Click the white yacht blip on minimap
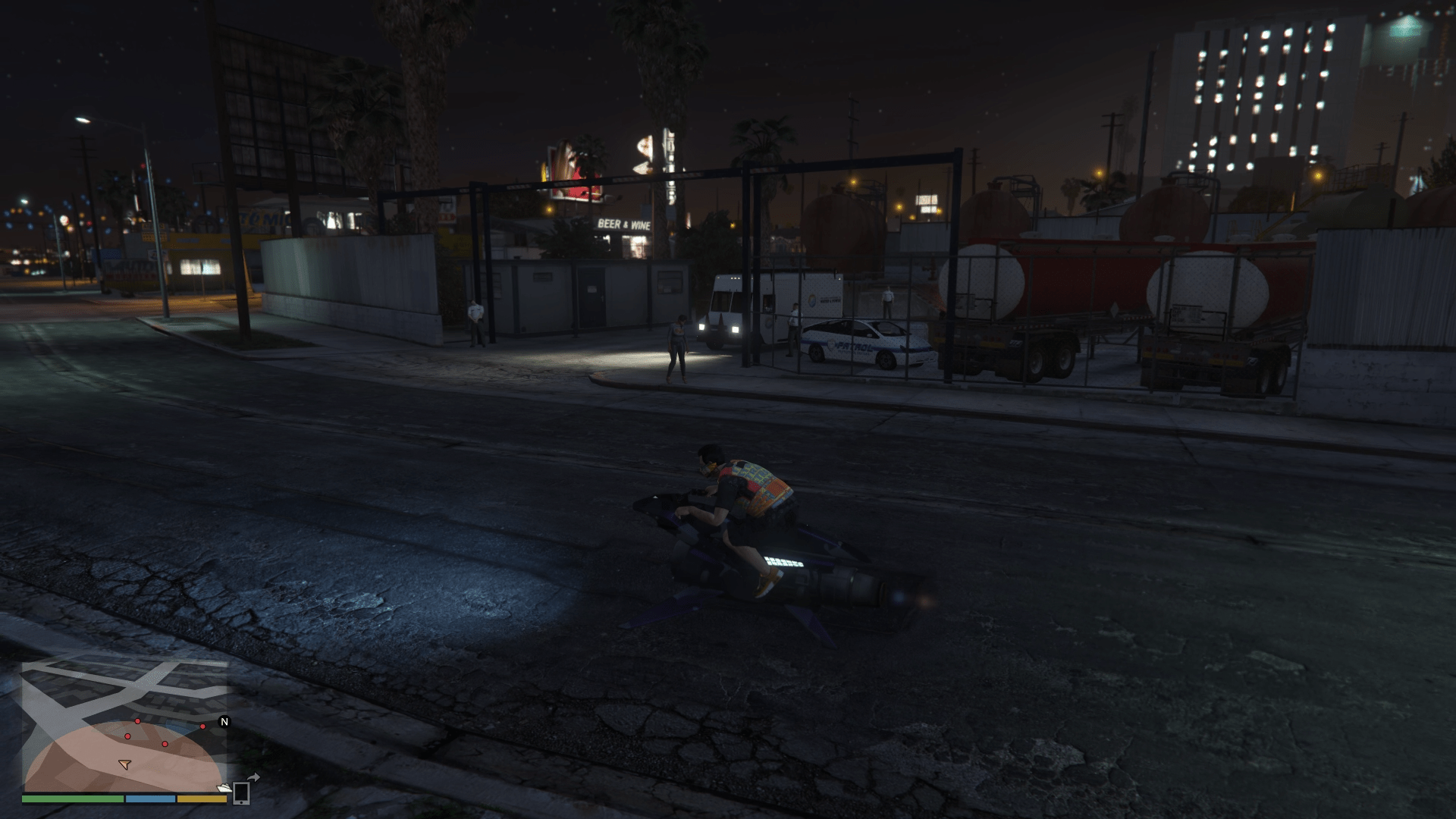1456x819 pixels. (224, 789)
